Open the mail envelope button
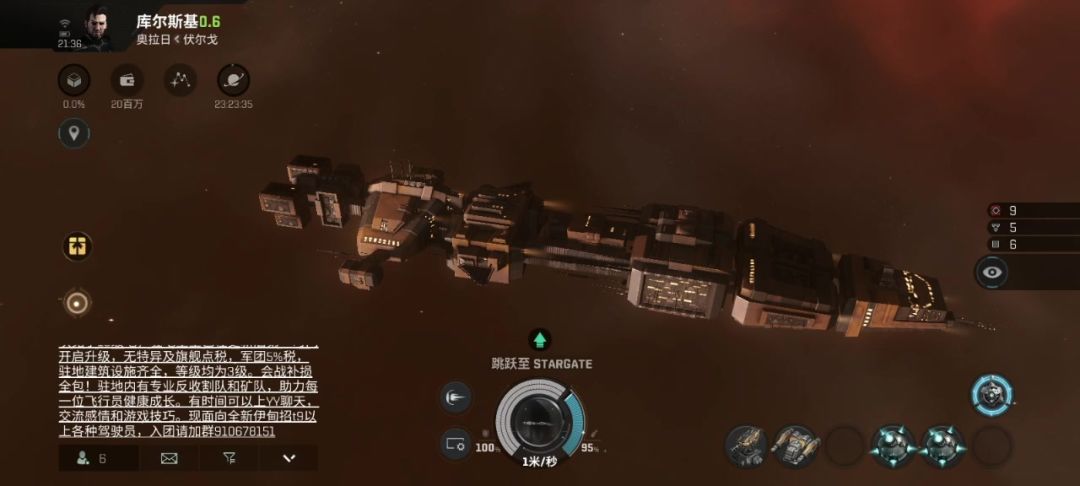 pyautogui.click(x=169, y=458)
